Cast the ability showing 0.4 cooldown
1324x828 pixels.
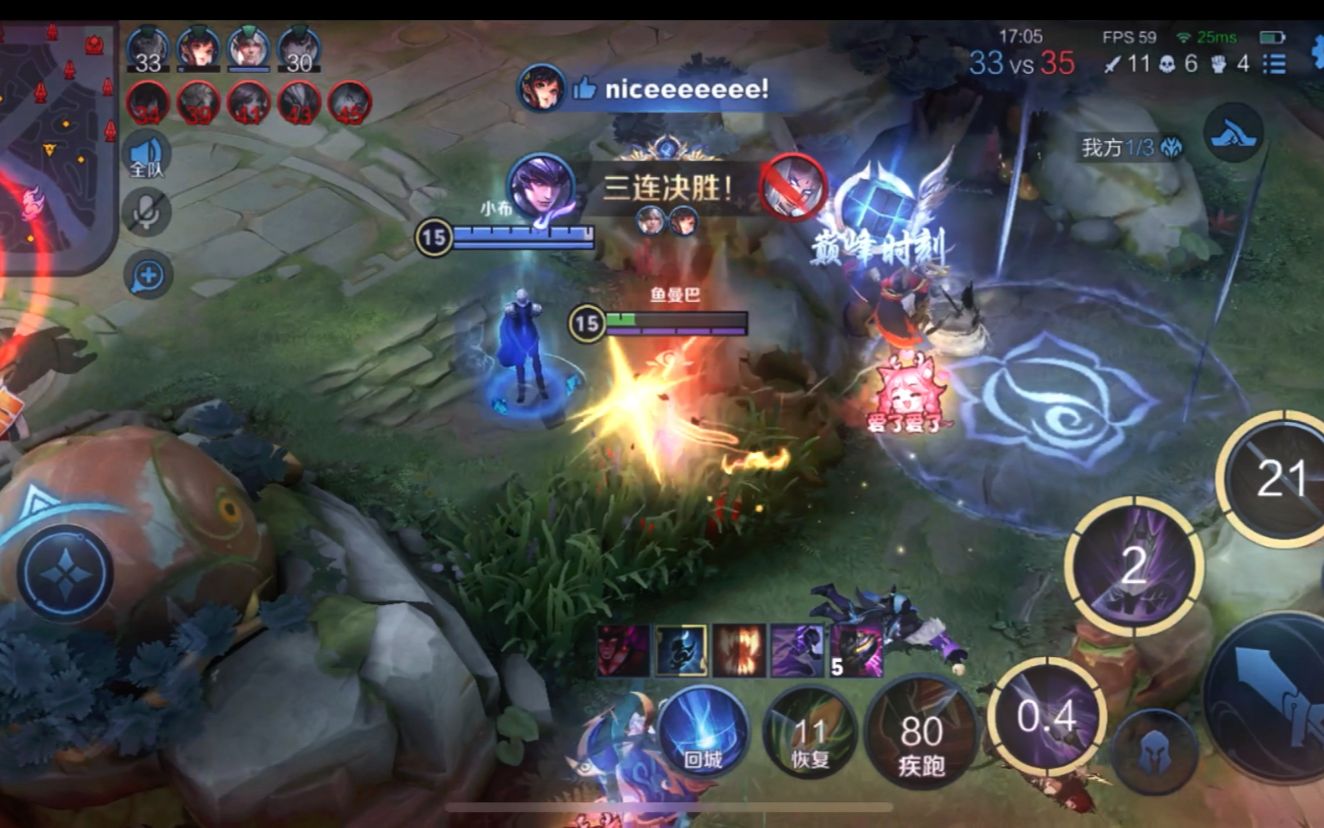point(1046,717)
